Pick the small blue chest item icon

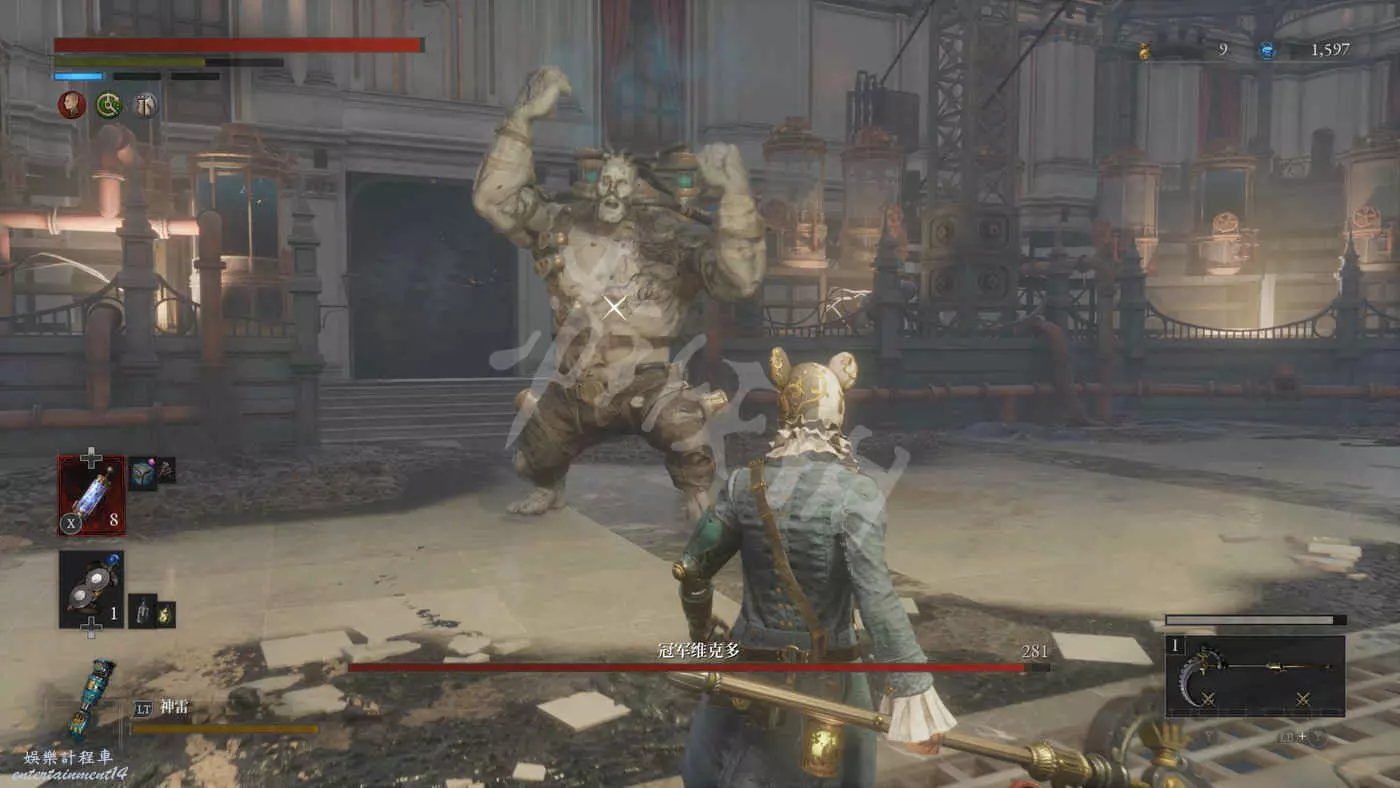point(142,474)
